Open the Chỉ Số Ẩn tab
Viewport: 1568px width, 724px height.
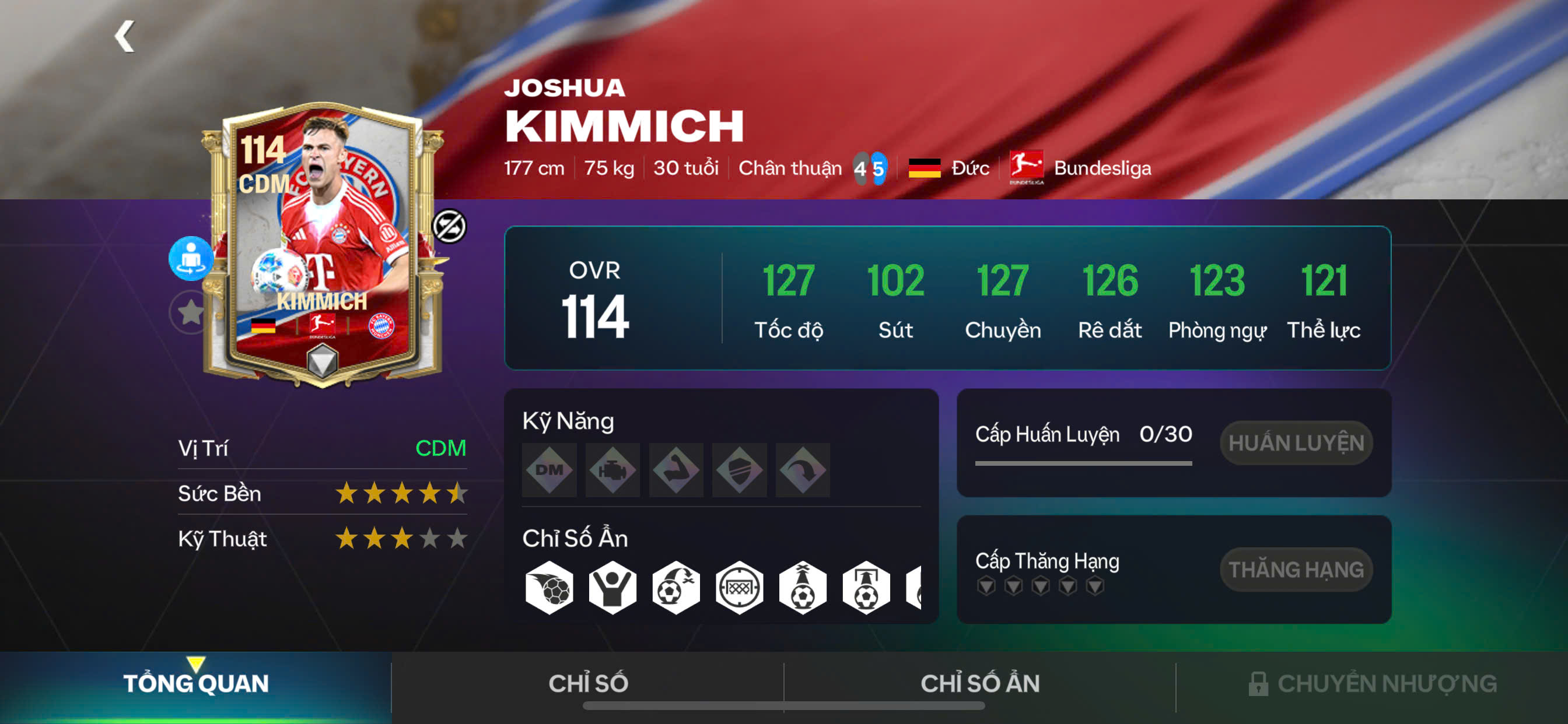(979, 683)
